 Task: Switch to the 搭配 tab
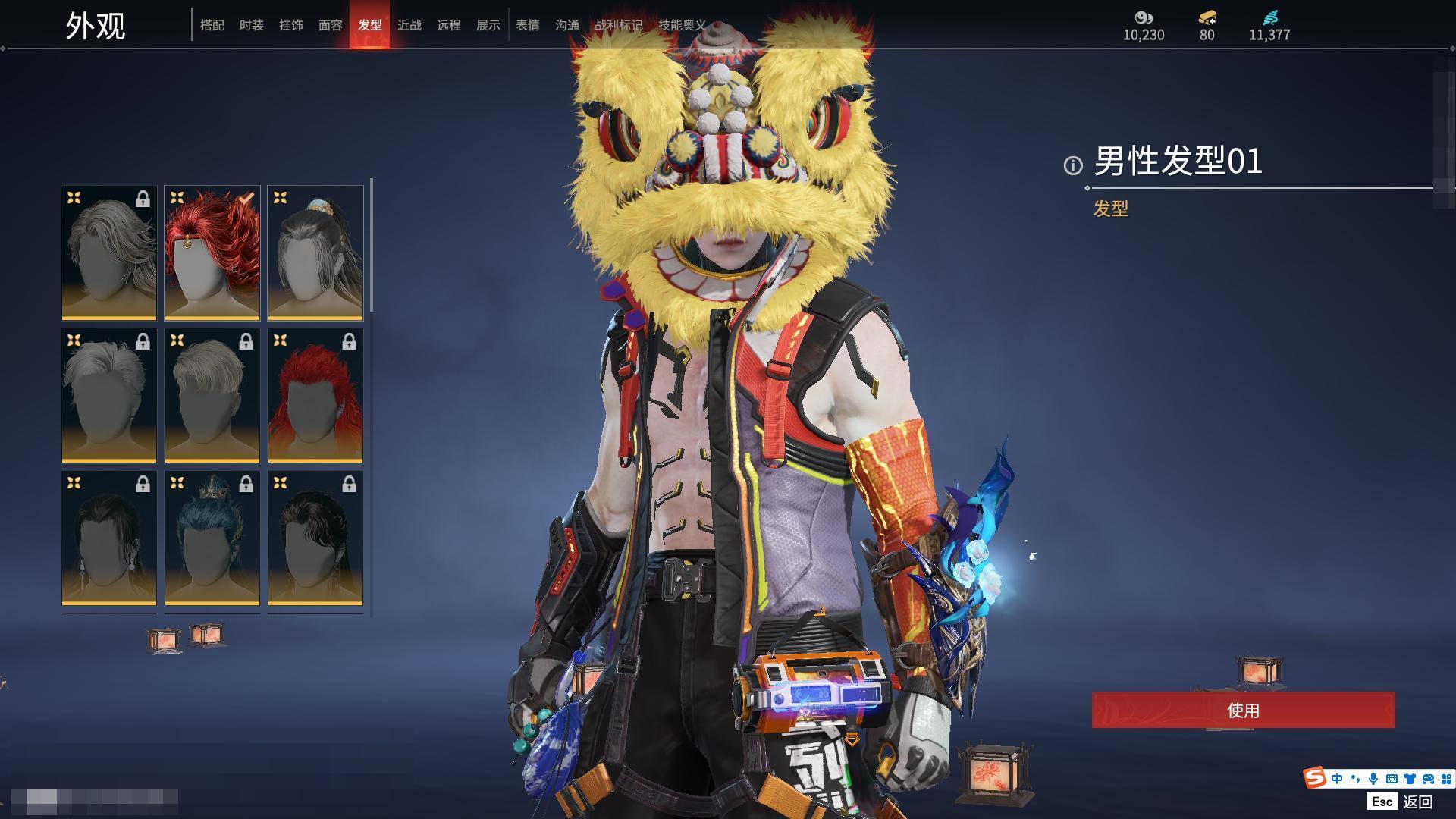(x=212, y=25)
